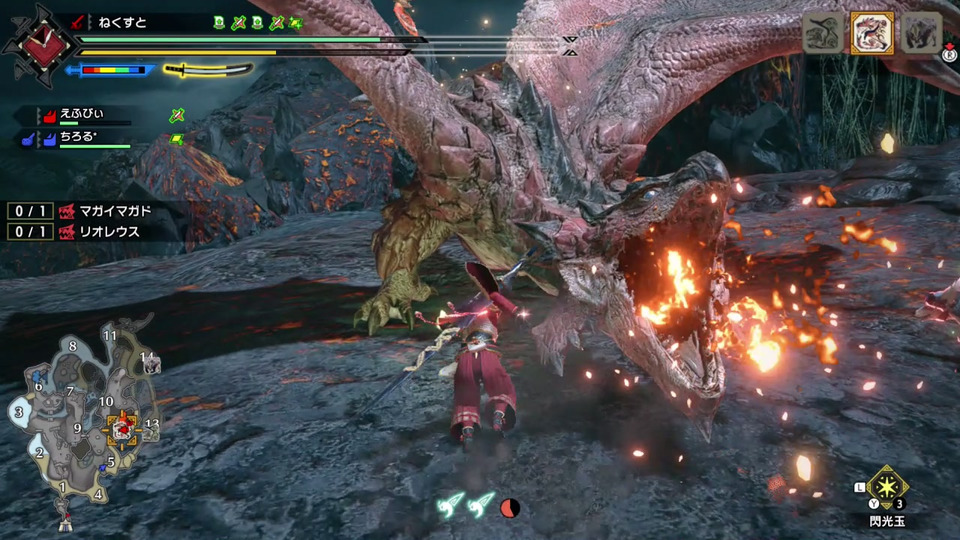Choose the dark monster target icon
This screenshot has height=540, width=960.
tap(922, 33)
